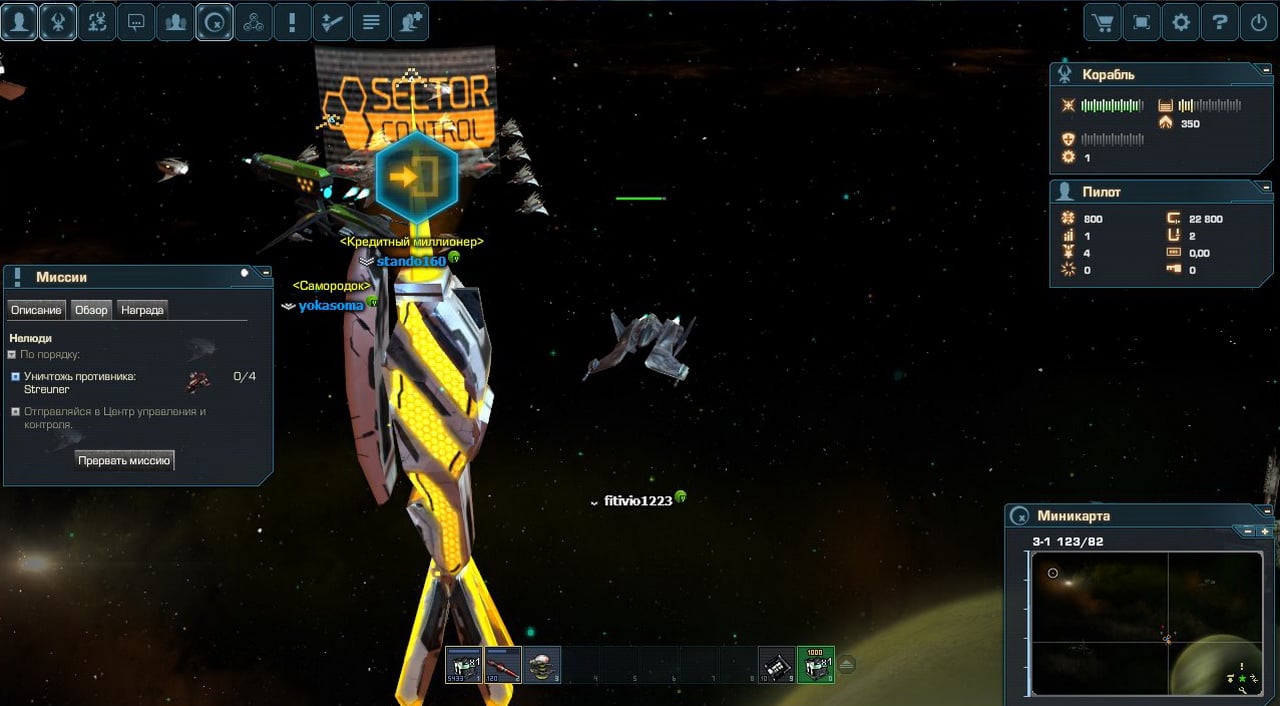Switch to the Обзор tab
Image resolution: width=1280 pixels, height=706 pixels.
click(x=91, y=310)
